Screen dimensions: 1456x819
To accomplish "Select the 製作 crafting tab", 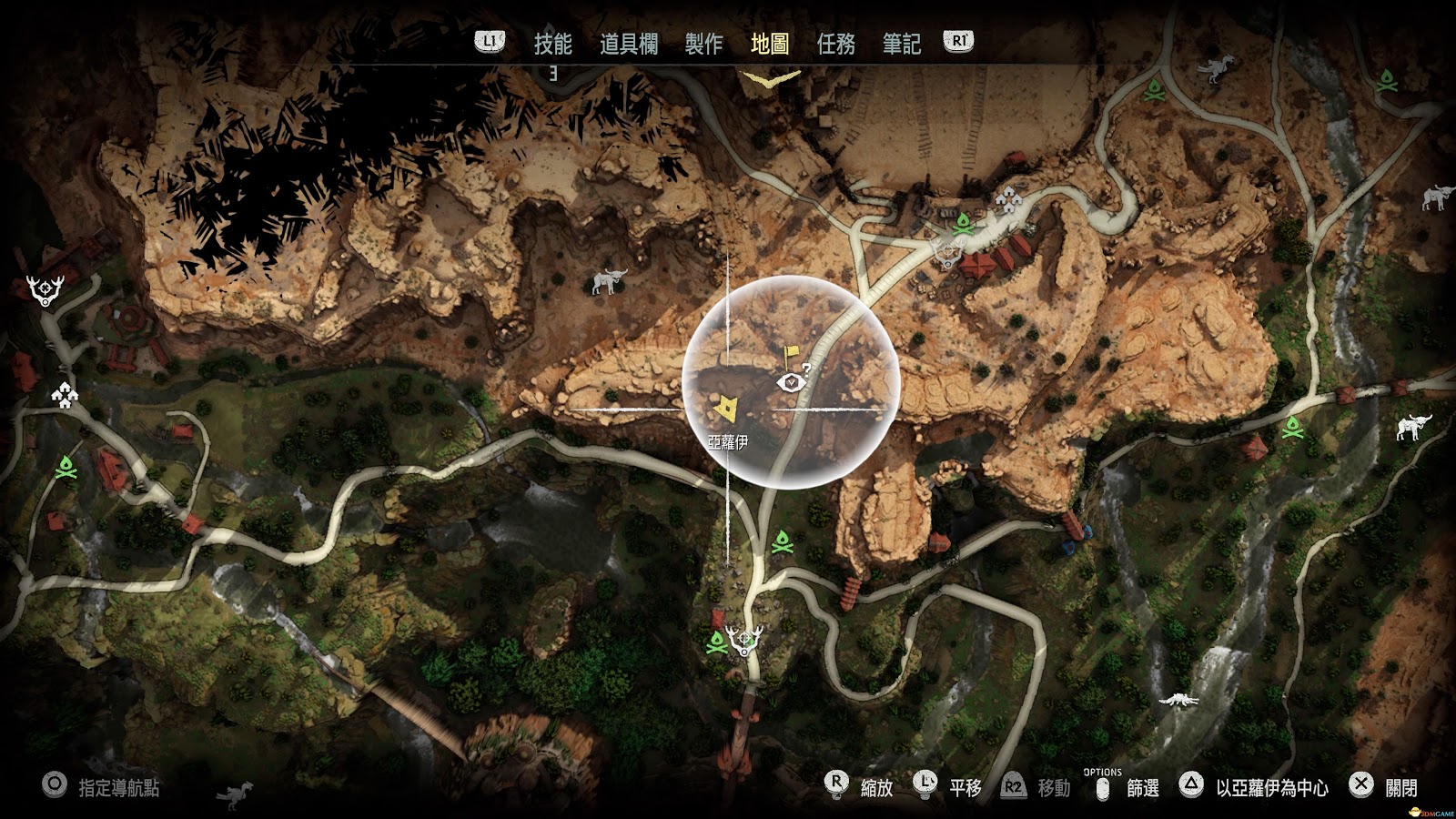I will point(703,44).
